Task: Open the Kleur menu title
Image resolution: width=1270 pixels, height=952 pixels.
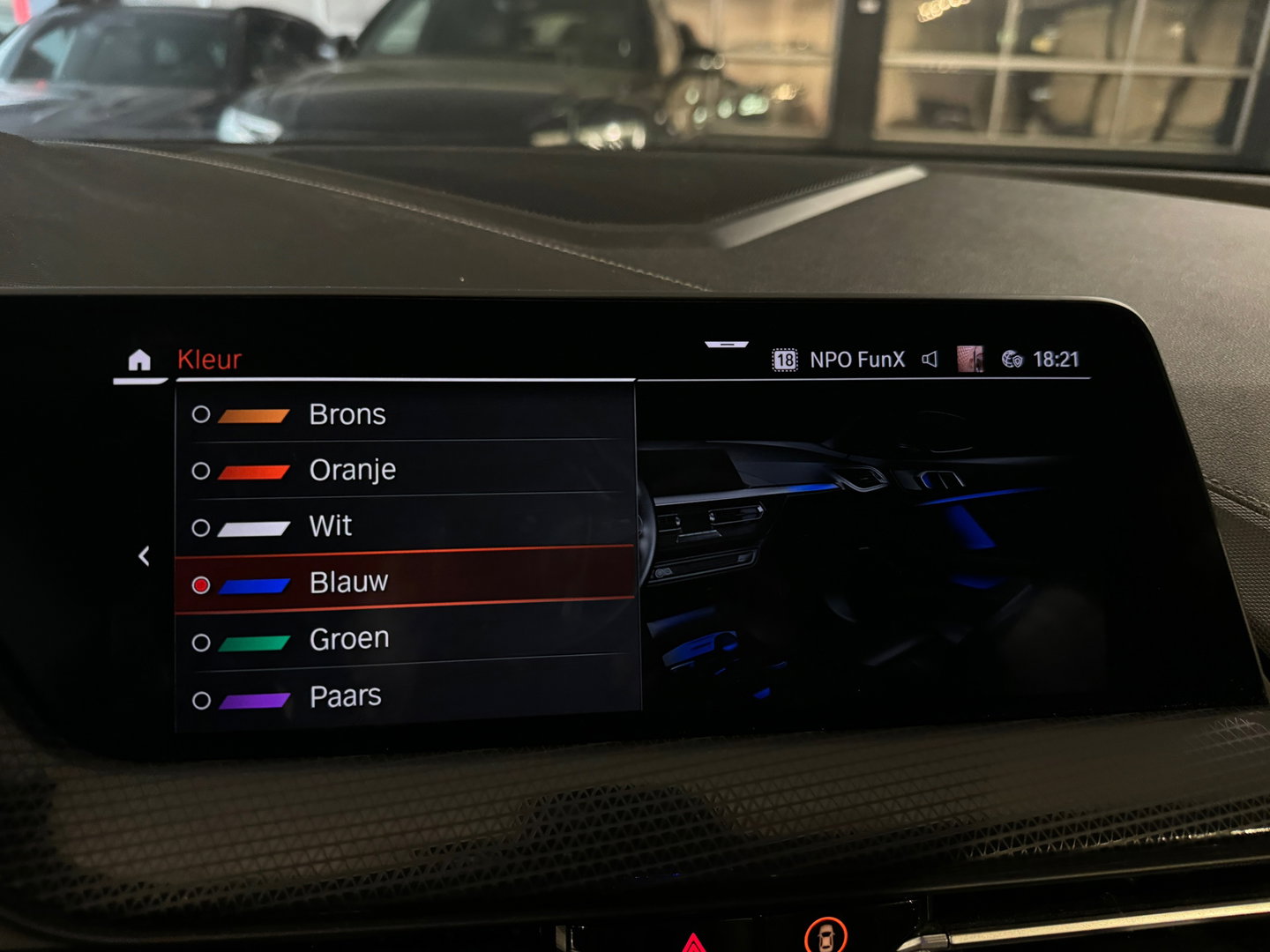Action: click(x=209, y=358)
